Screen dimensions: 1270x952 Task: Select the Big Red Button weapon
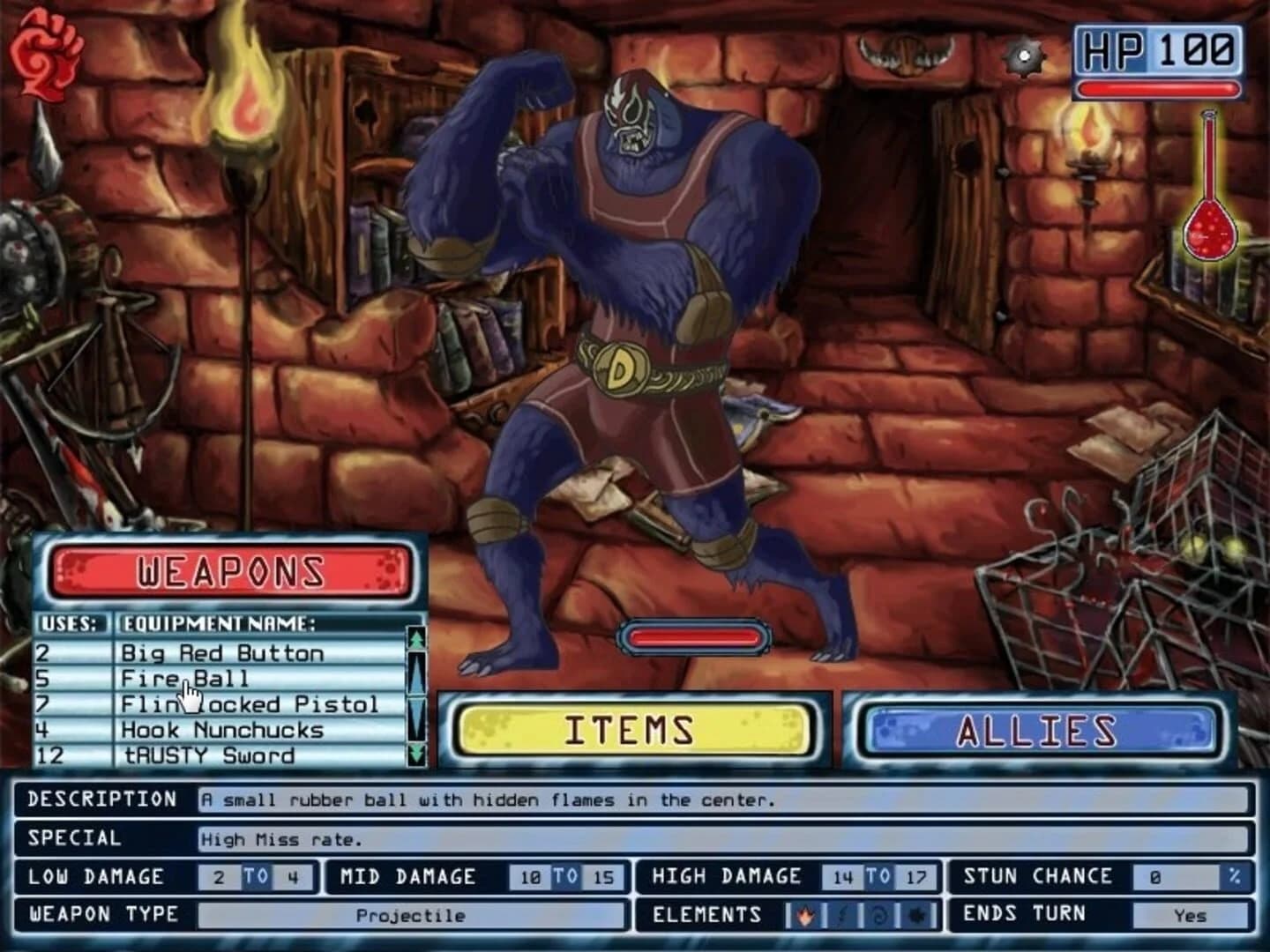(223, 652)
